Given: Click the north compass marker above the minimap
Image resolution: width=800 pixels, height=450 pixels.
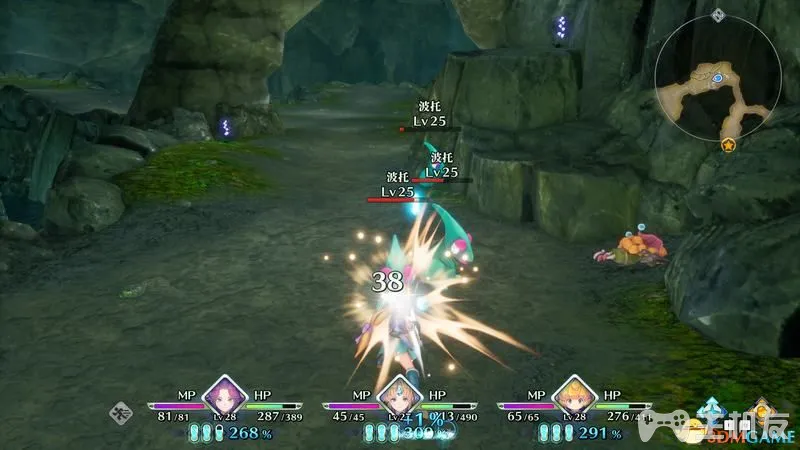Looking at the screenshot, I should coord(716,15).
